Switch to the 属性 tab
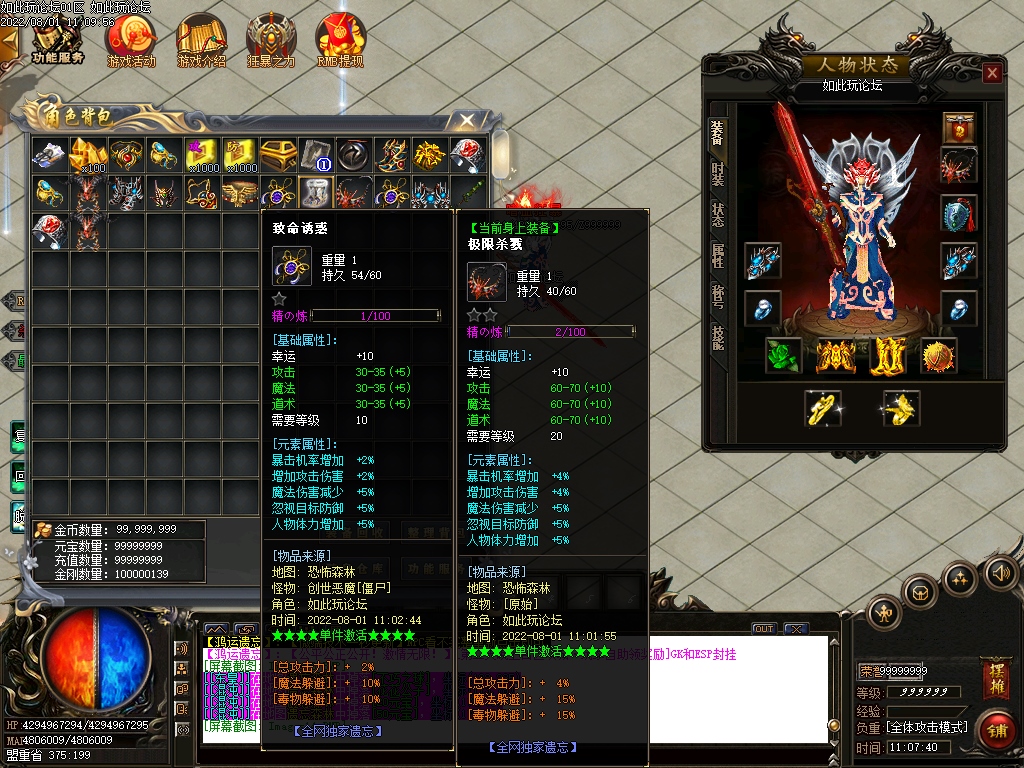The height and width of the screenshot is (768, 1024). tap(717, 256)
